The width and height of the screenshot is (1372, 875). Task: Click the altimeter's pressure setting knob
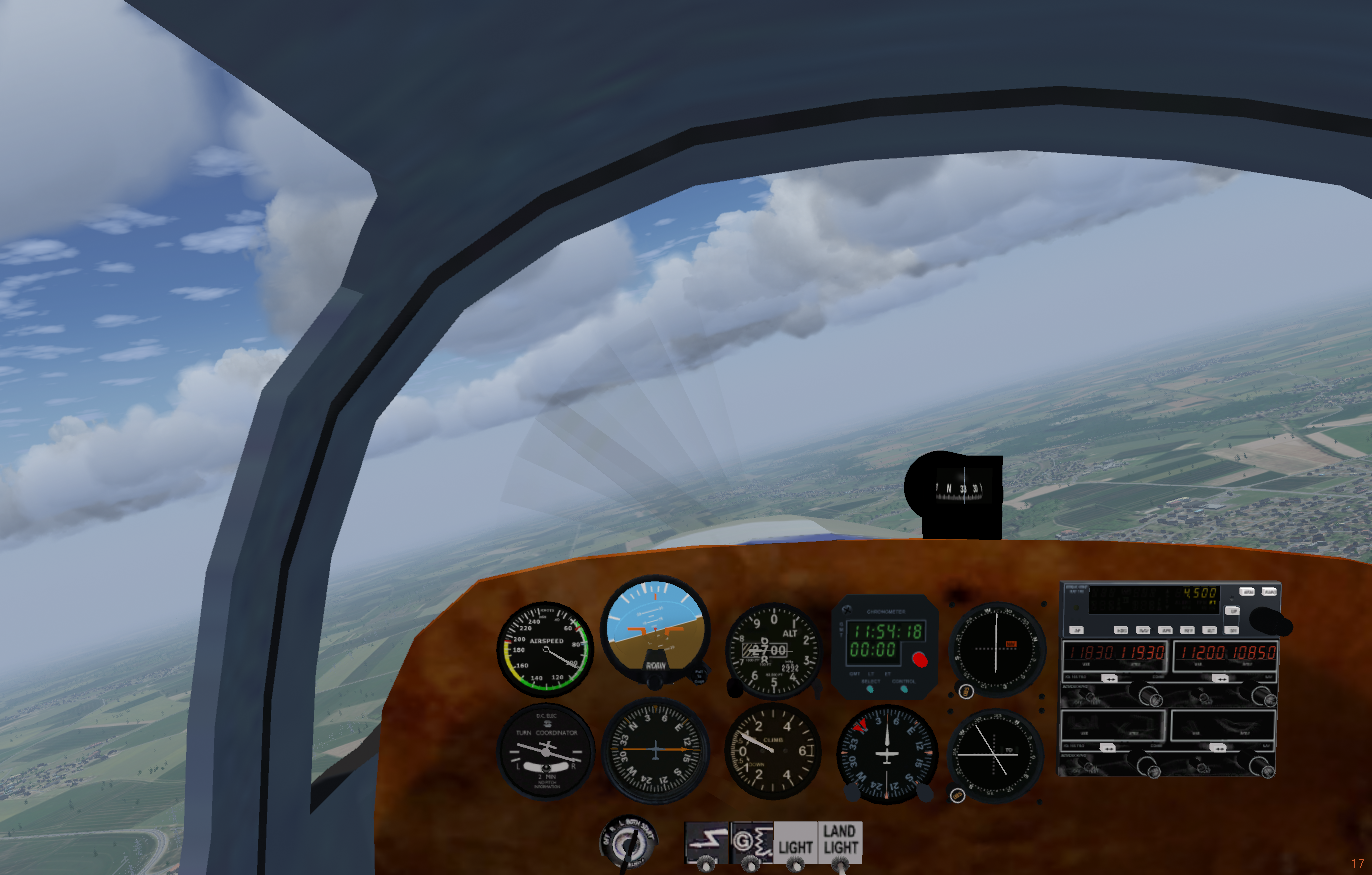[735, 689]
